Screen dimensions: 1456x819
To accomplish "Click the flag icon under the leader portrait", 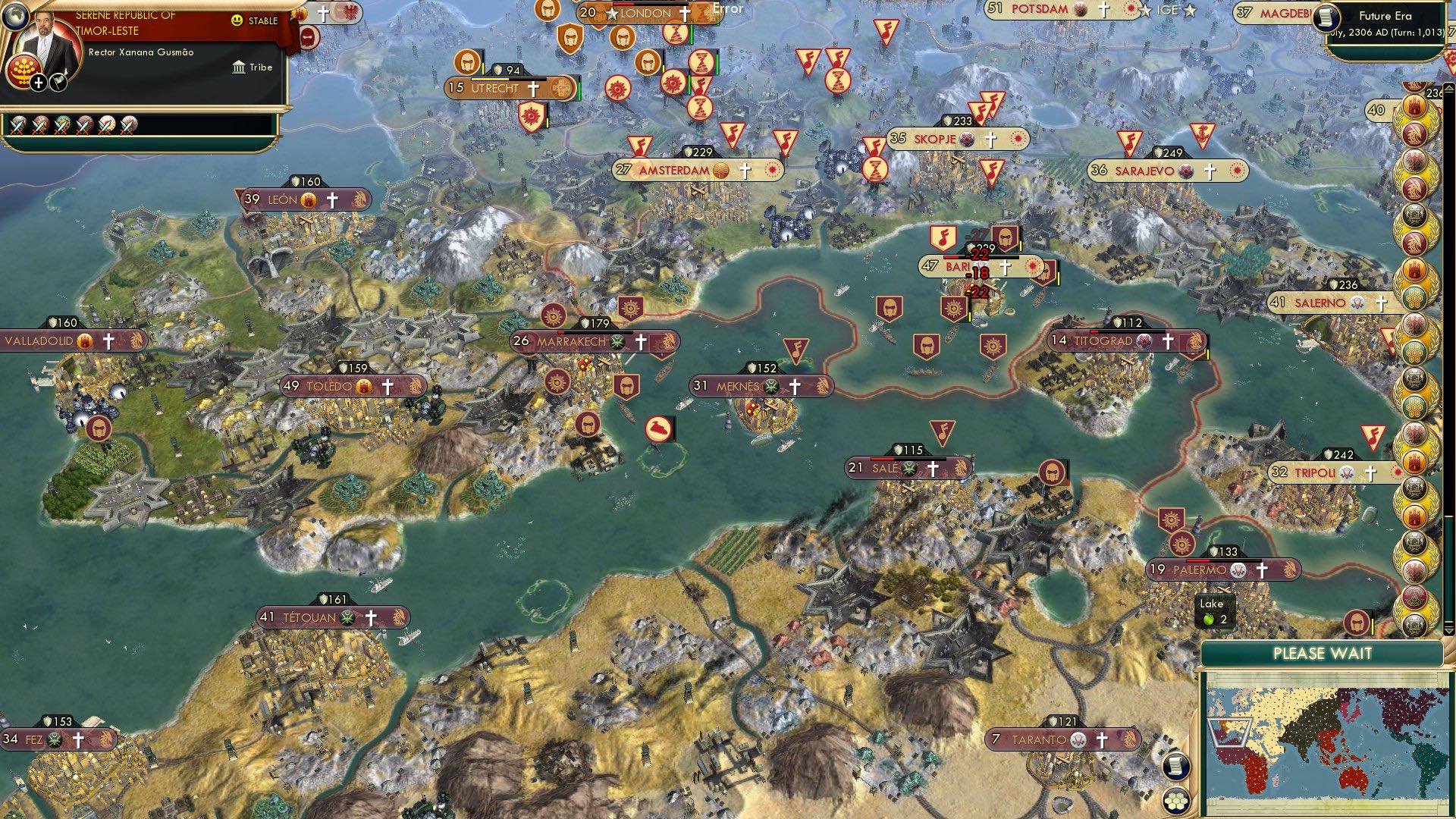I will [58, 83].
